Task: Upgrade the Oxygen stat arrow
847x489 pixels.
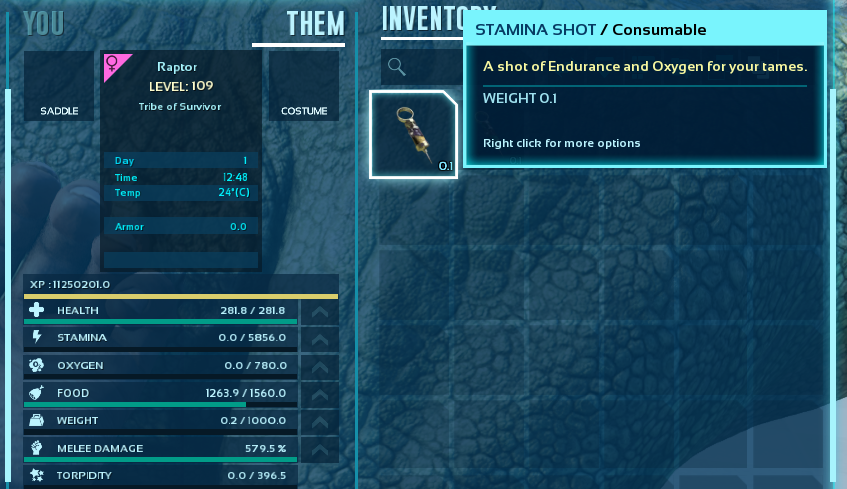Action: click(319, 366)
